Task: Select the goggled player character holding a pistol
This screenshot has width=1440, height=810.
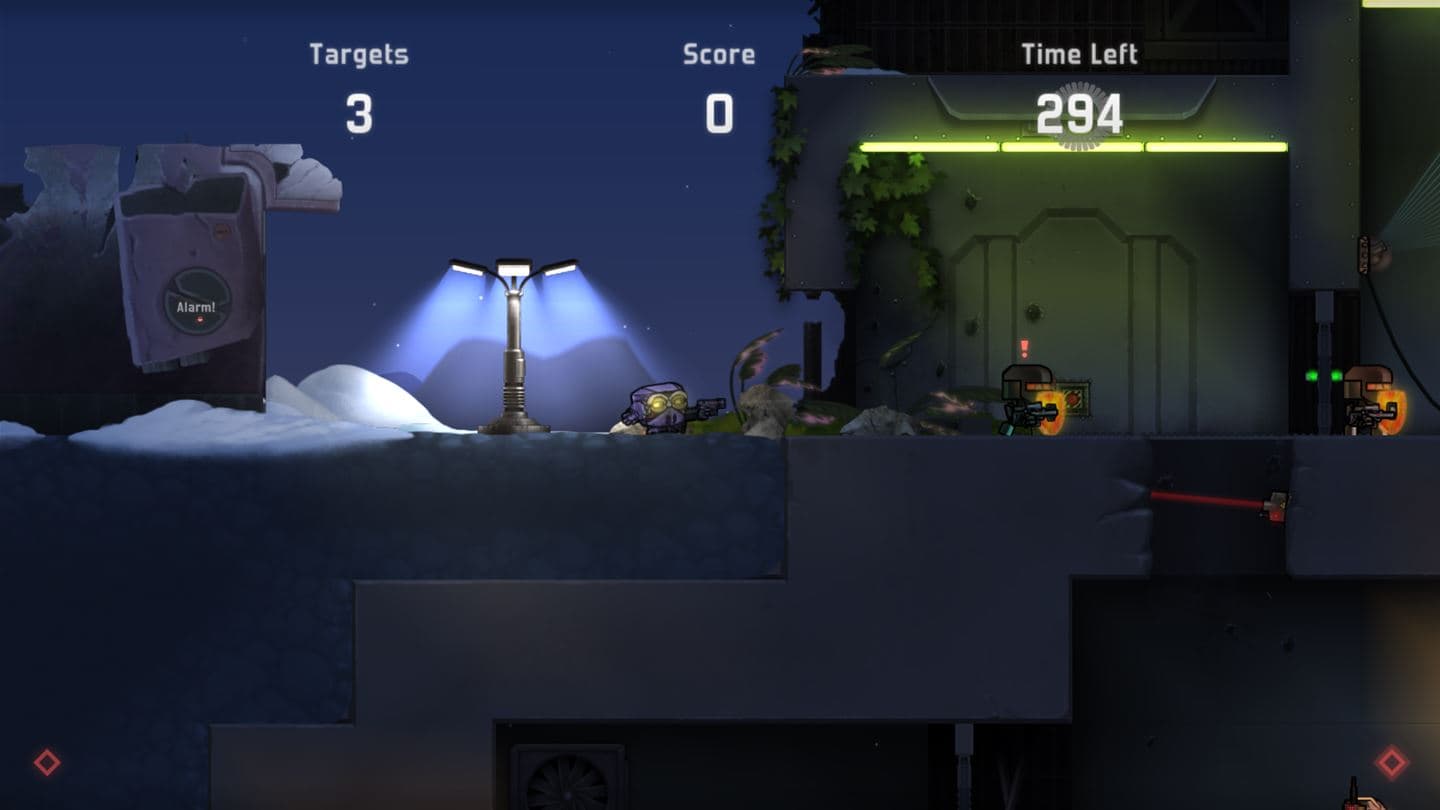Action: (x=662, y=408)
